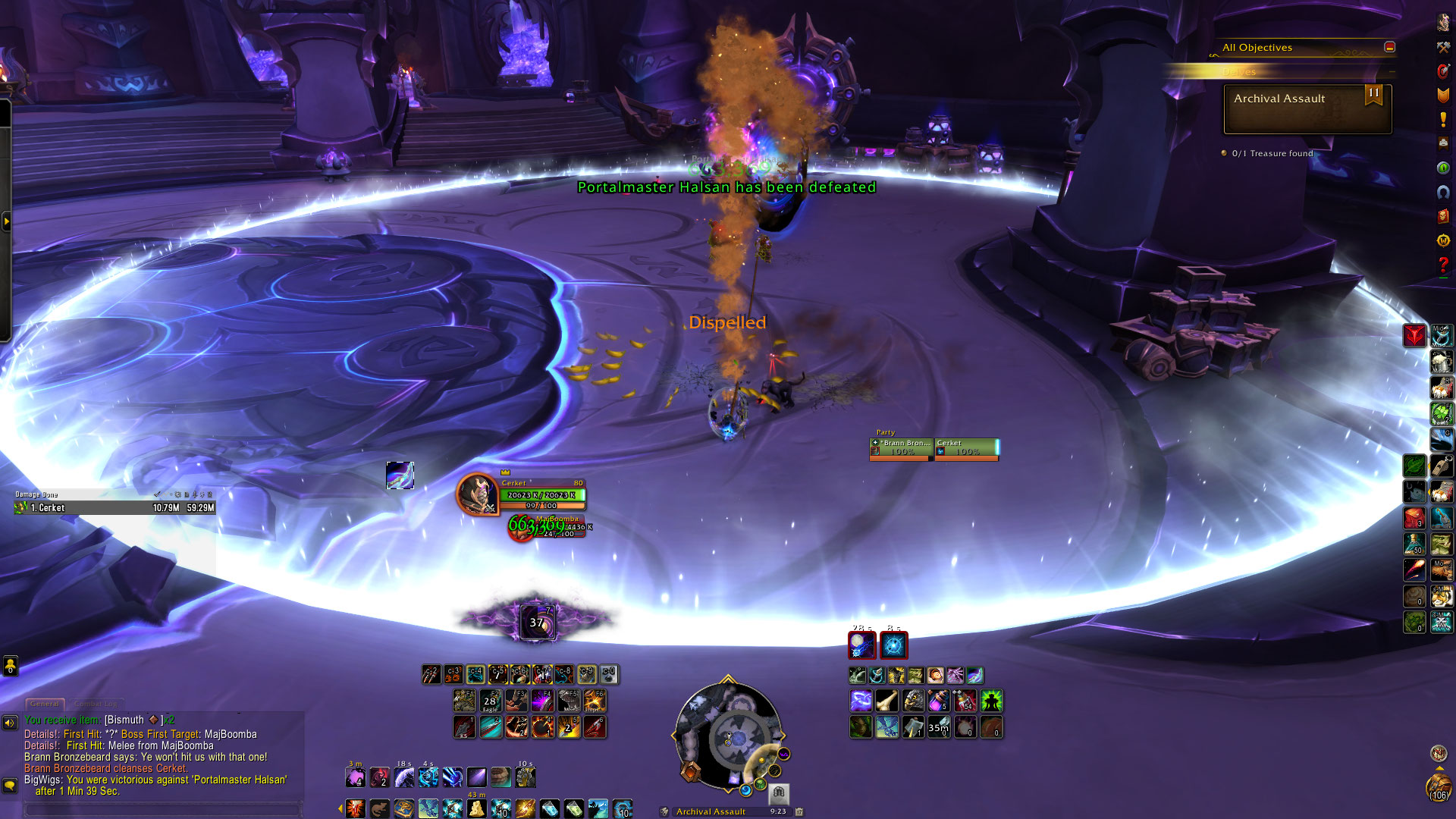Switch to the Combat Log chat tab
This screenshot has height=819, width=1456.
click(96, 704)
